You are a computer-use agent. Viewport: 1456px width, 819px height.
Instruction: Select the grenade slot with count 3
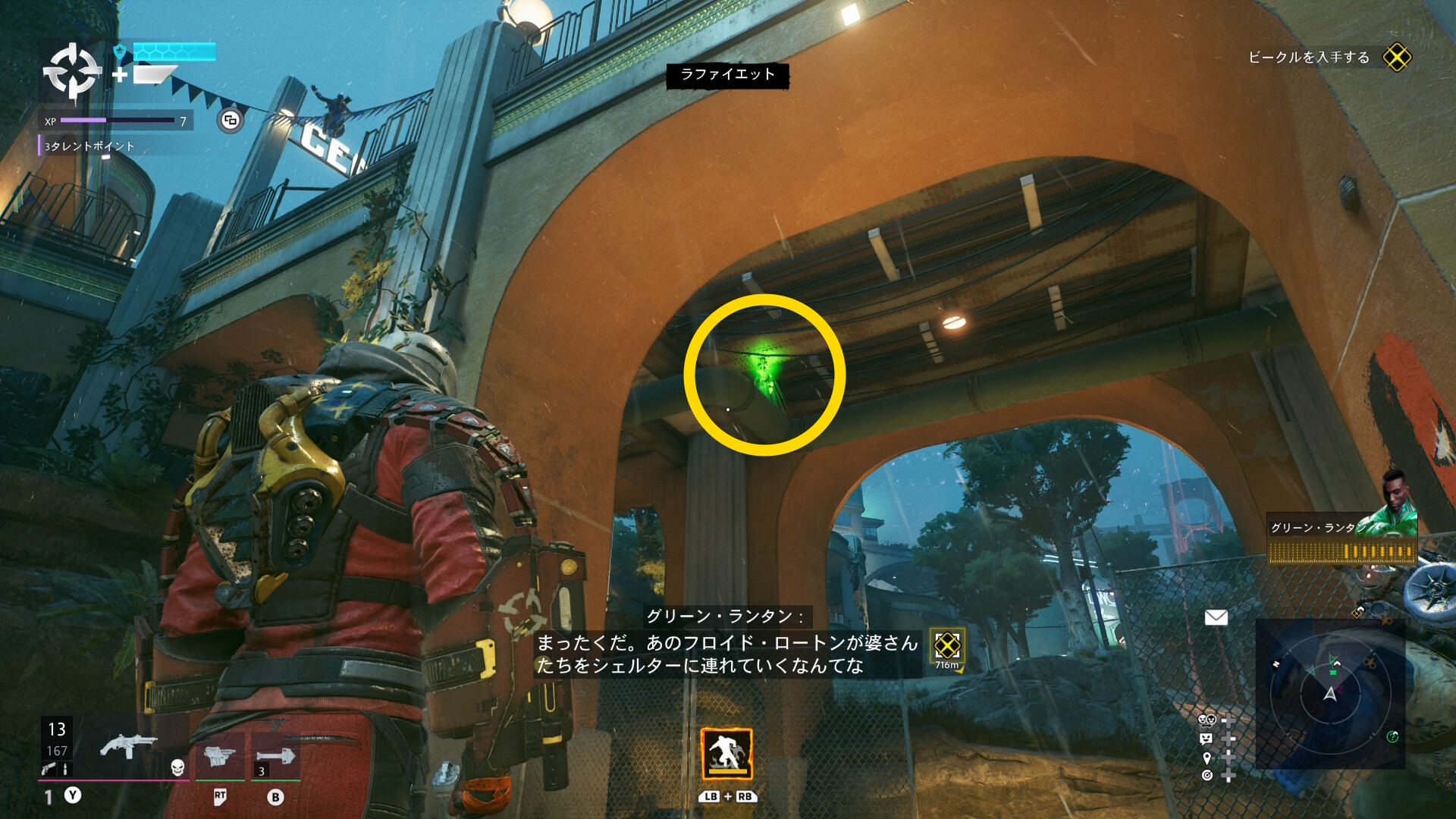click(275, 756)
